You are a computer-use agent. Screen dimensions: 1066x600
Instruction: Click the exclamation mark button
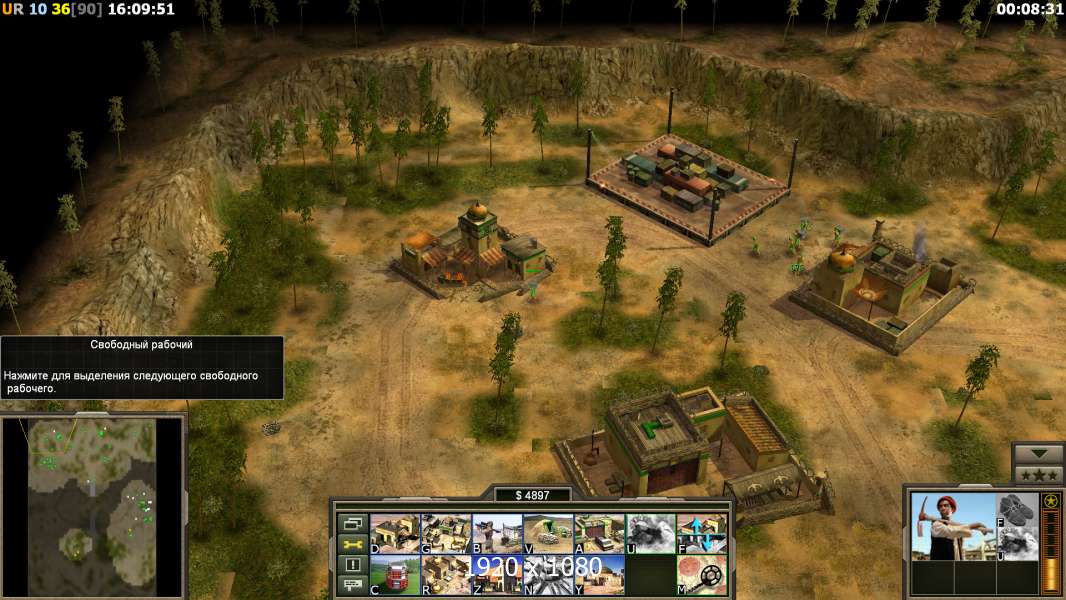coord(352,565)
